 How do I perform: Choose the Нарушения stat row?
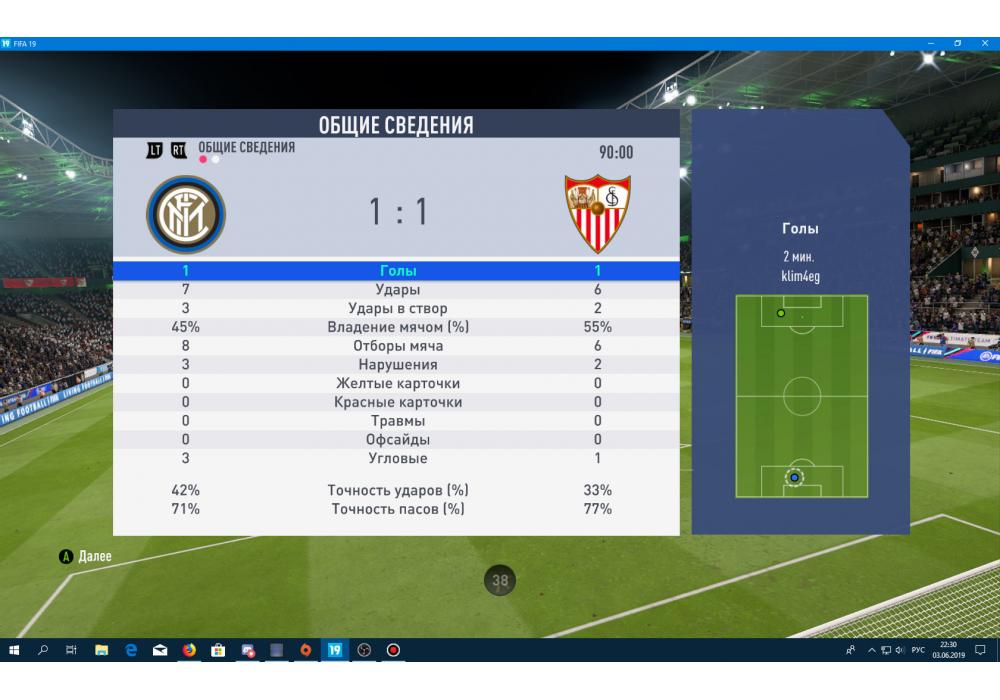pyautogui.click(x=398, y=365)
